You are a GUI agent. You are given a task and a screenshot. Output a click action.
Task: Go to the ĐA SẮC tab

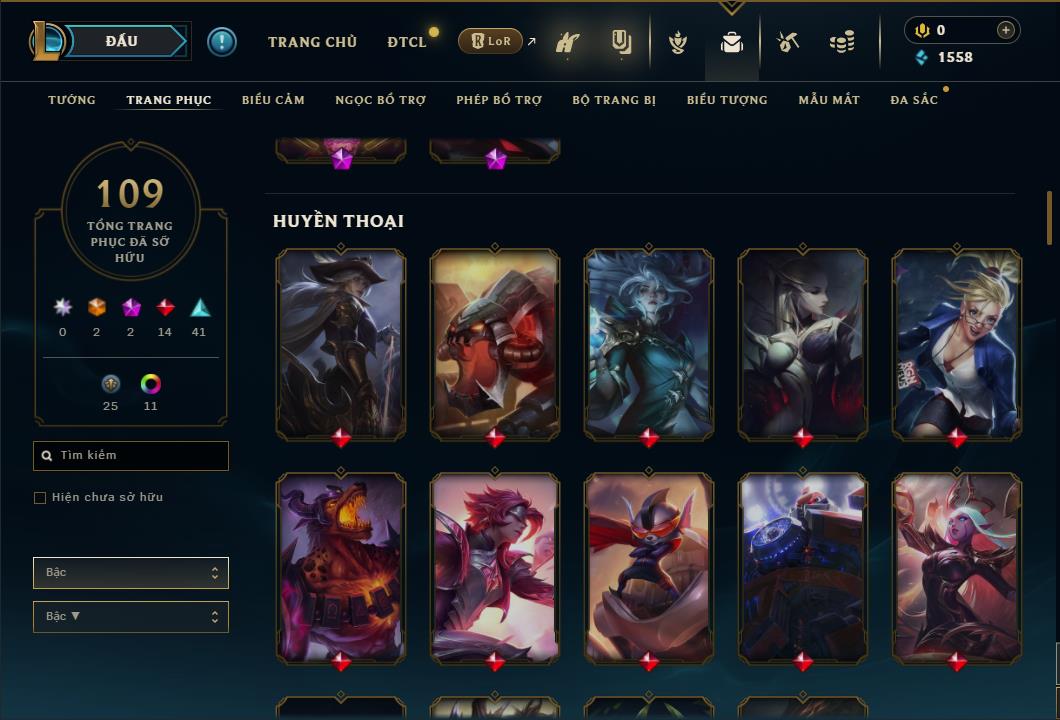click(914, 100)
